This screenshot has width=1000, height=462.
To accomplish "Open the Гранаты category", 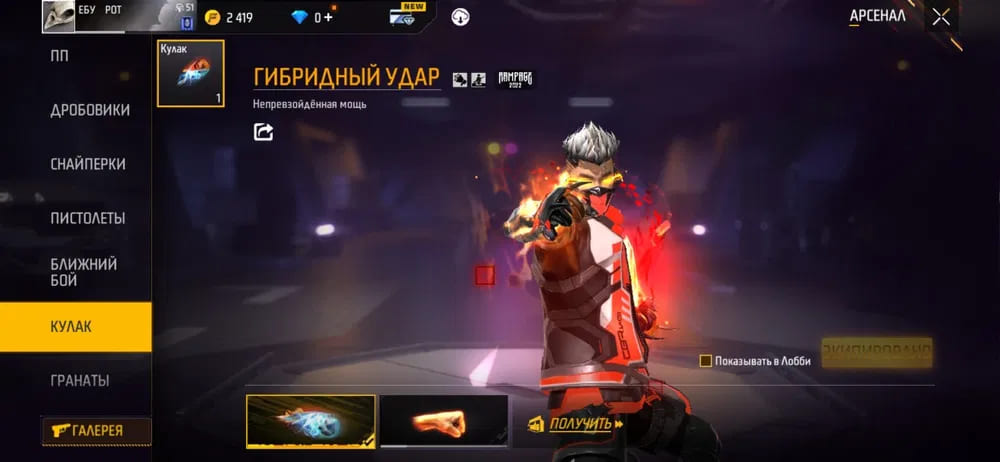I will pos(80,381).
